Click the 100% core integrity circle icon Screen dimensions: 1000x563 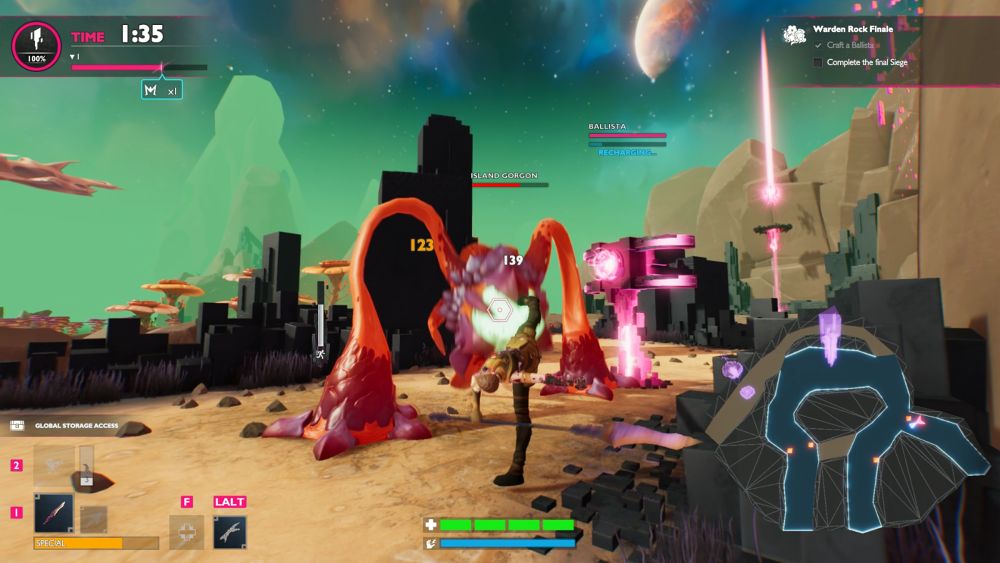tap(37, 44)
